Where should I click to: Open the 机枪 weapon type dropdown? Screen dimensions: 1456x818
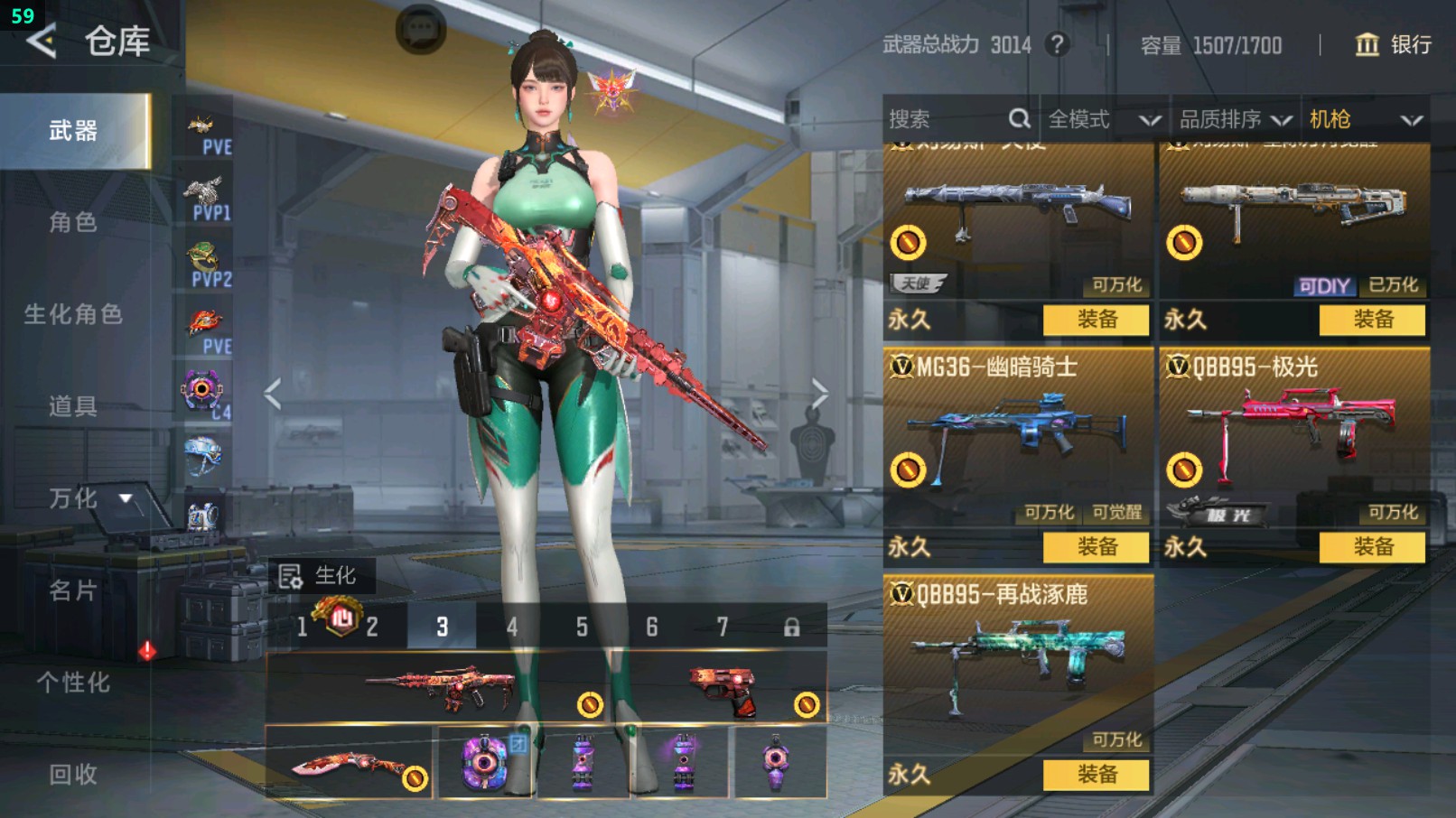tap(1365, 119)
